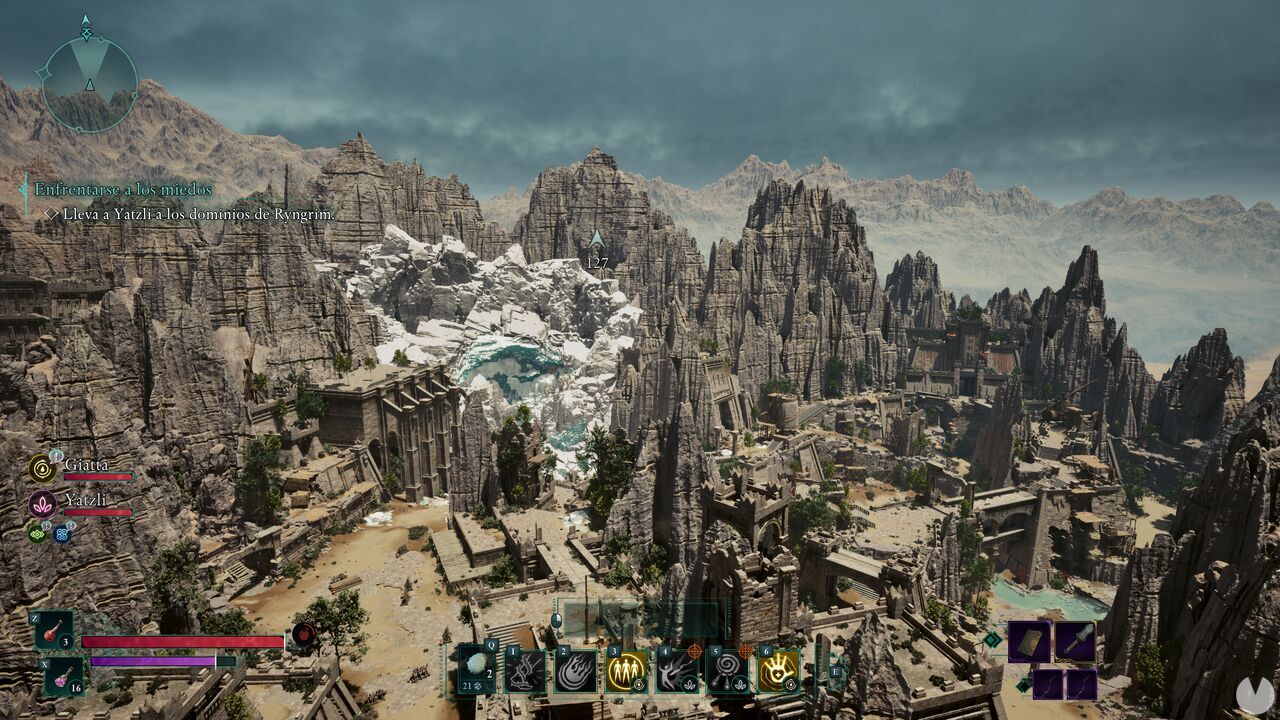Click the green status effect icon below Yatzli
Viewport: 1280px width, 720px height.
36,533
